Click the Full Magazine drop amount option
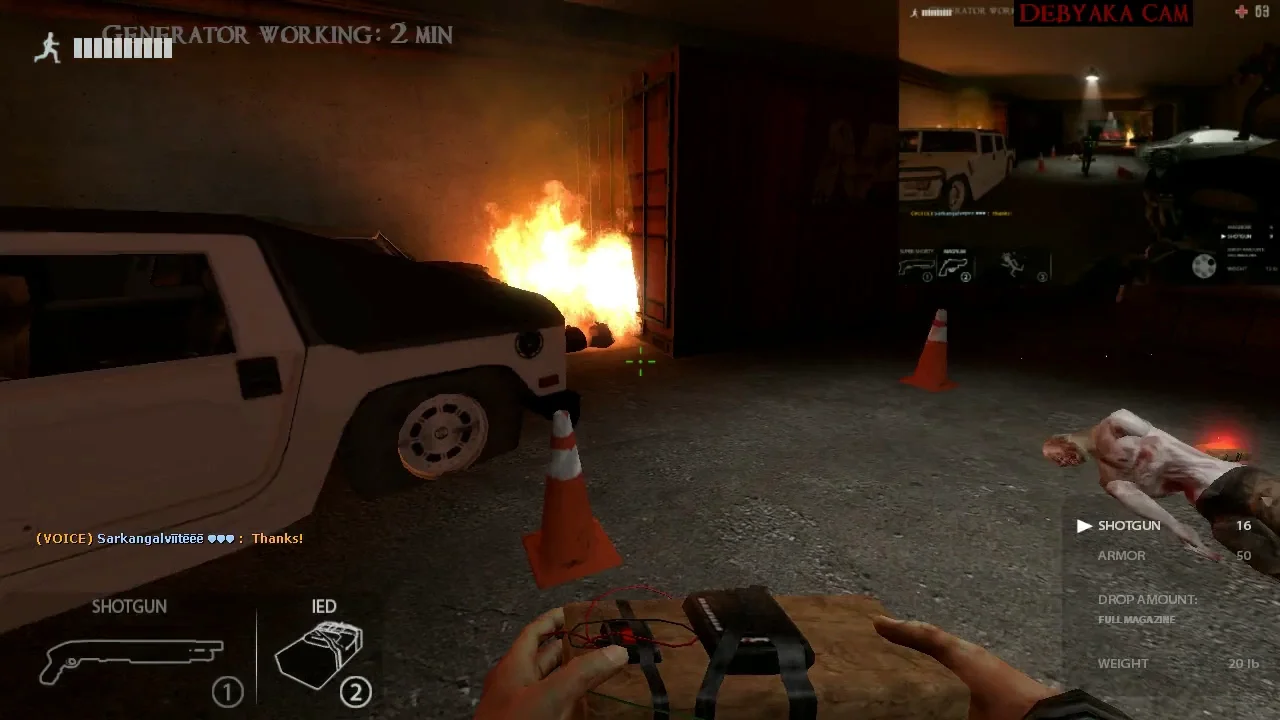Screen dimensions: 1280x720 (1136, 620)
